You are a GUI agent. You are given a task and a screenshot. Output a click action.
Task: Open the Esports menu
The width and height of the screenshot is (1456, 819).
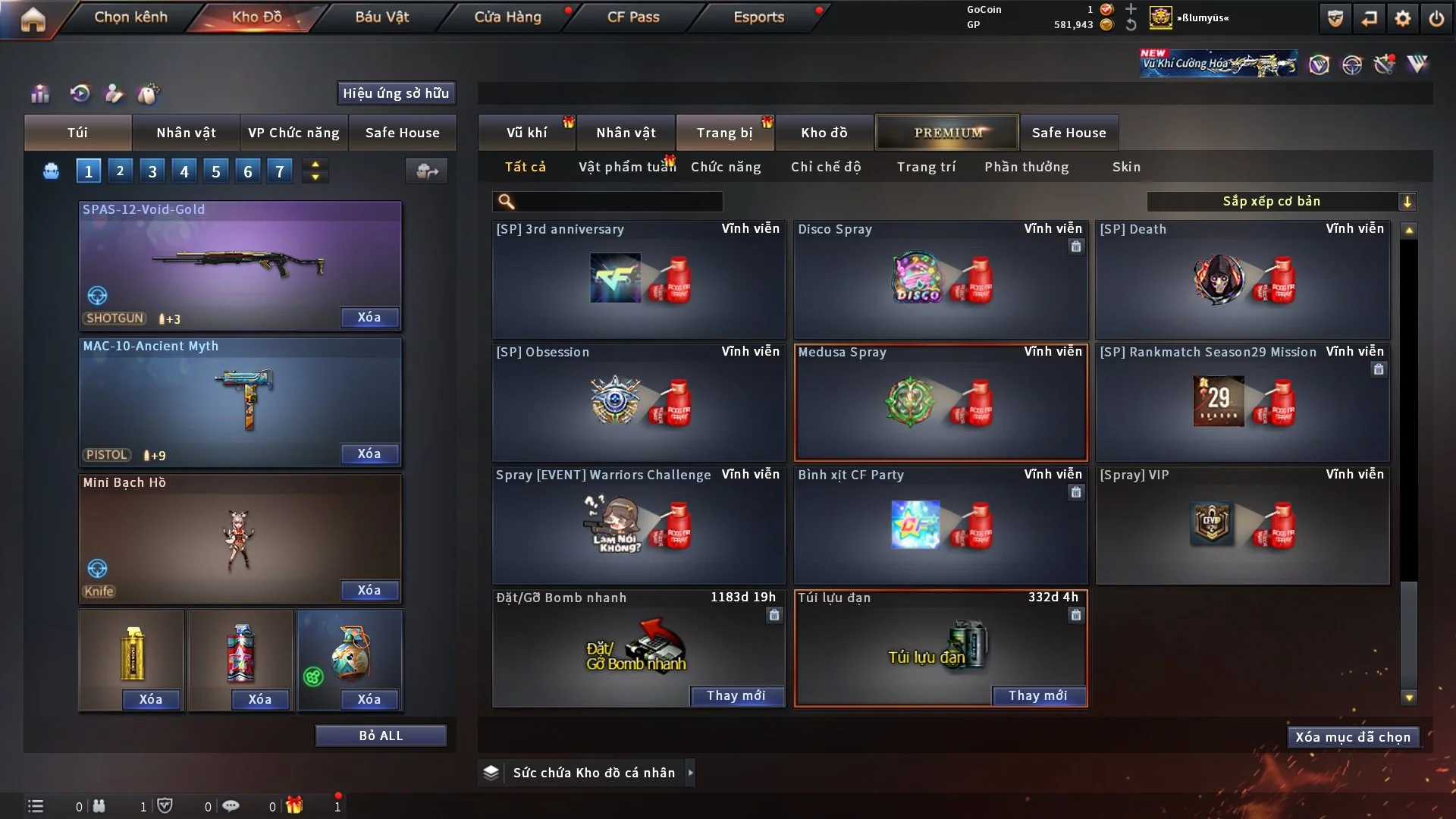[x=758, y=17]
